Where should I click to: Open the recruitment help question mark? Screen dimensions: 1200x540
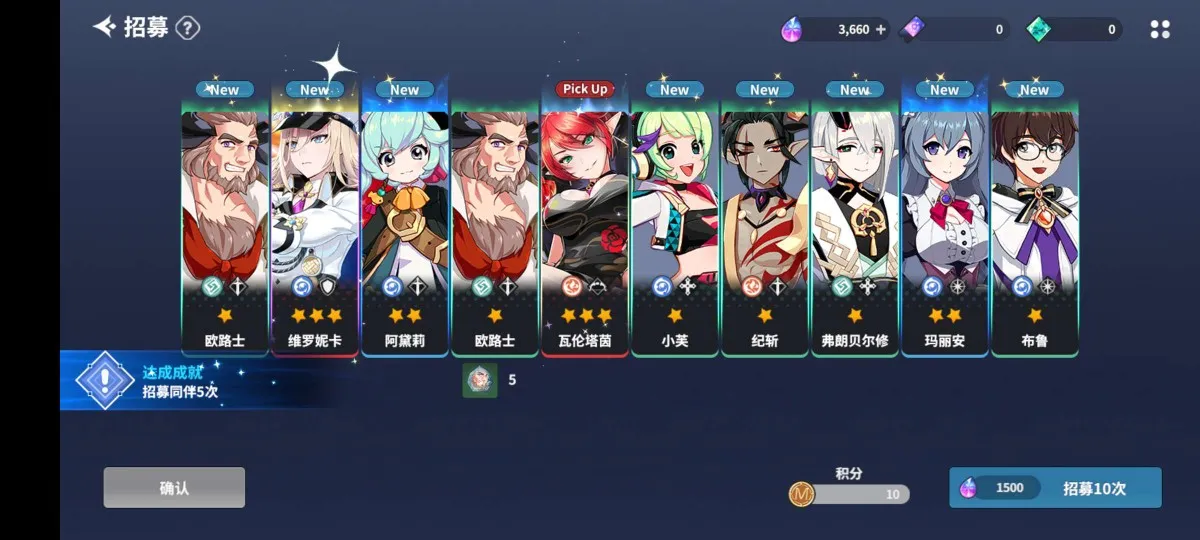click(x=188, y=28)
